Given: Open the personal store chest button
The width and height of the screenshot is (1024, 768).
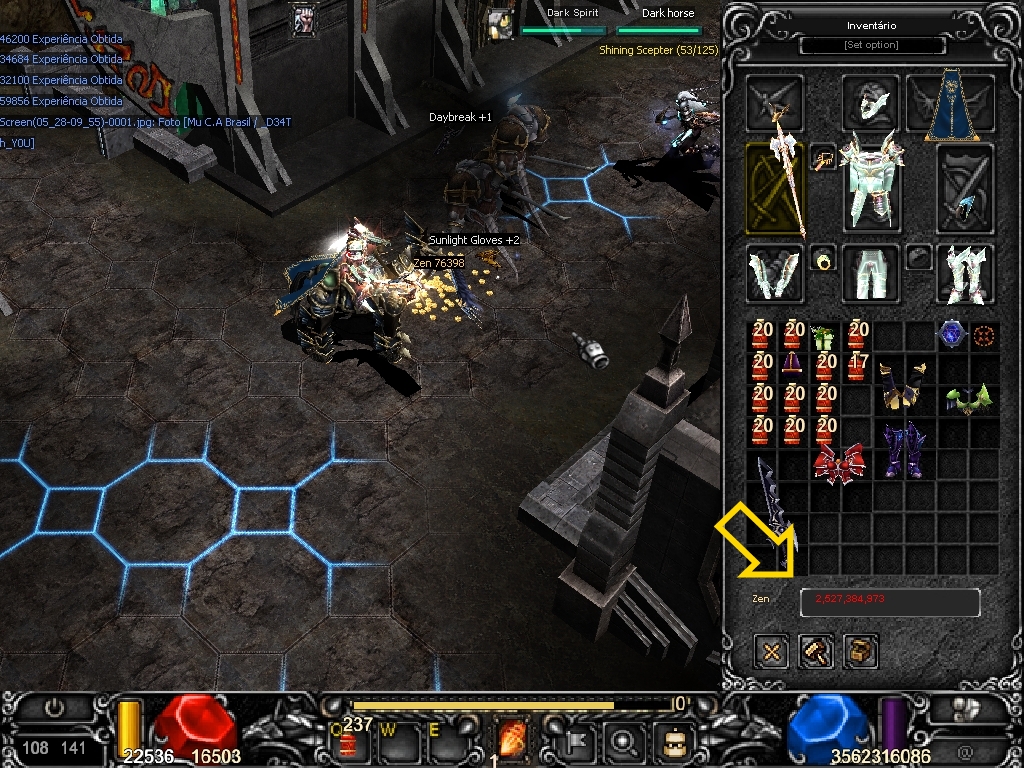Looking at the screenshot, I should [x=860, y=652].
